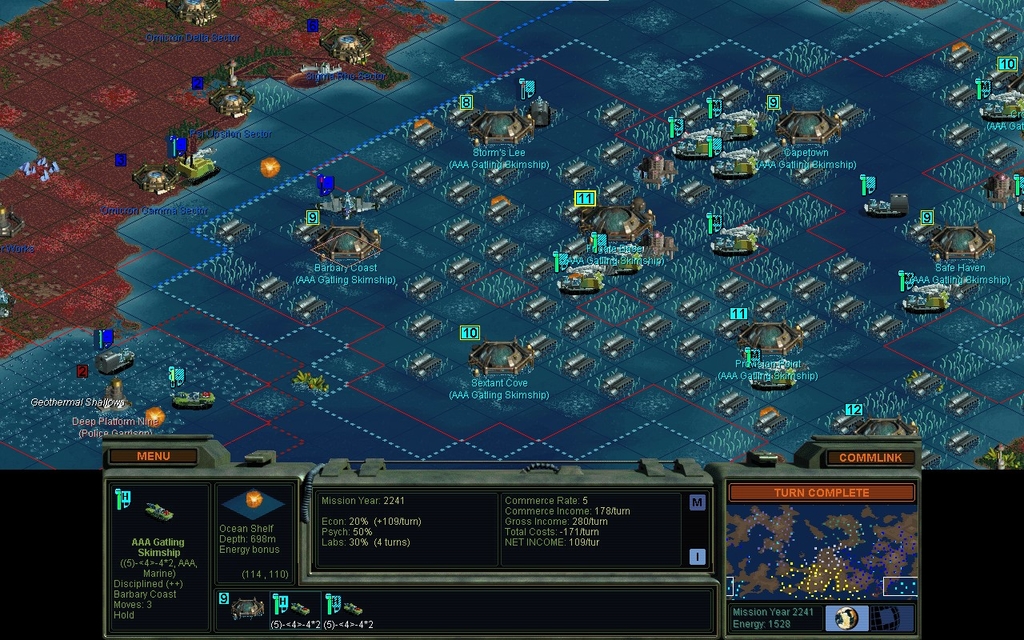The height and width of the screenshot is (640, 1024).
Task: Select the base icon in the unit stack
Action: click(x=248, y=607)
